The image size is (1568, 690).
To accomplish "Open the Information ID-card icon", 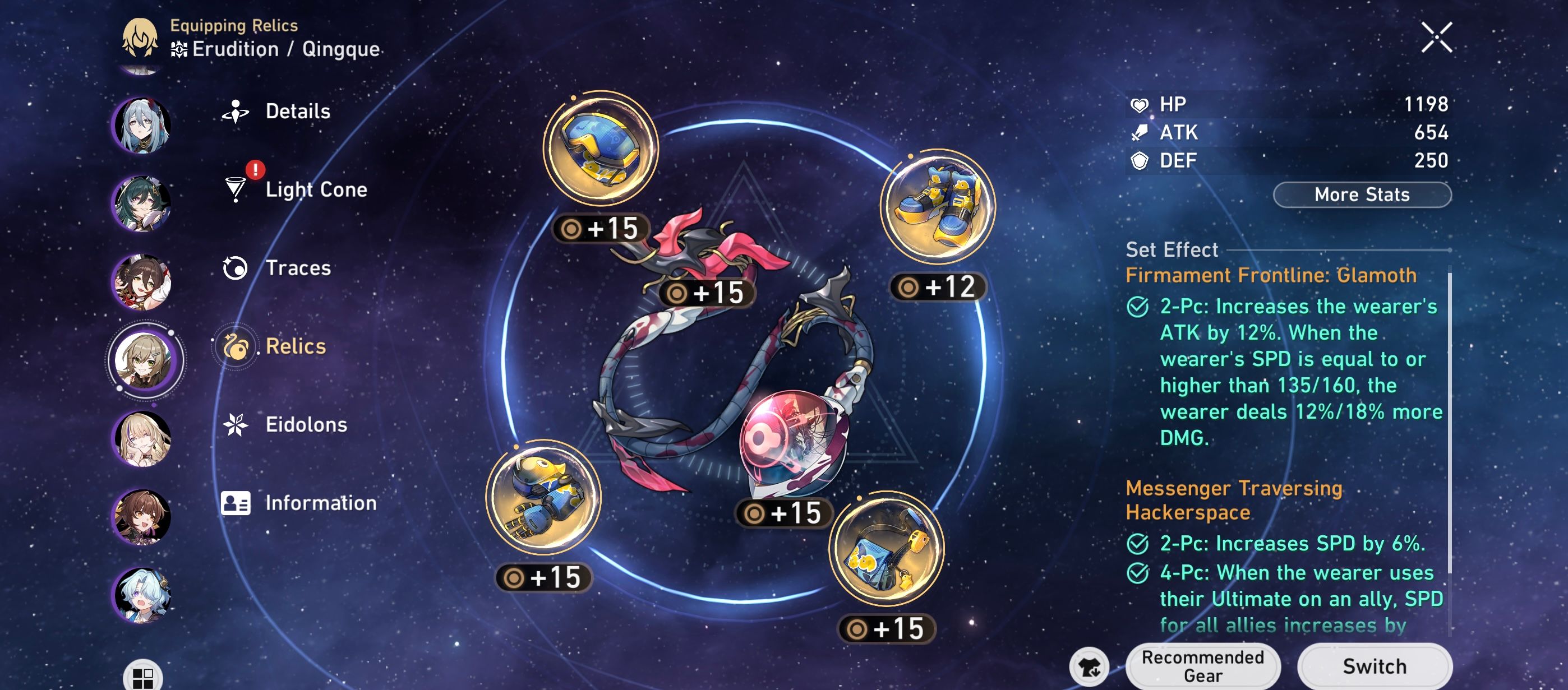I will coord(237,503).
